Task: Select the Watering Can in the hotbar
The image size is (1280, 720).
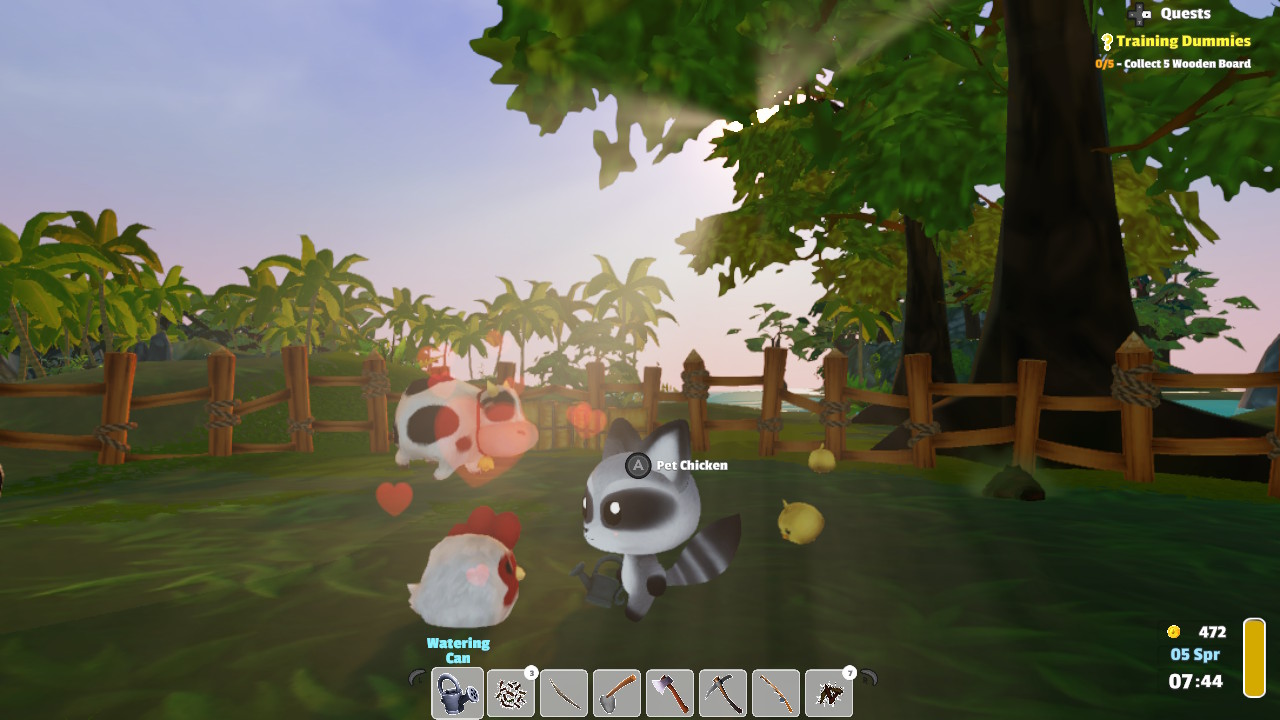Action: 456,692
